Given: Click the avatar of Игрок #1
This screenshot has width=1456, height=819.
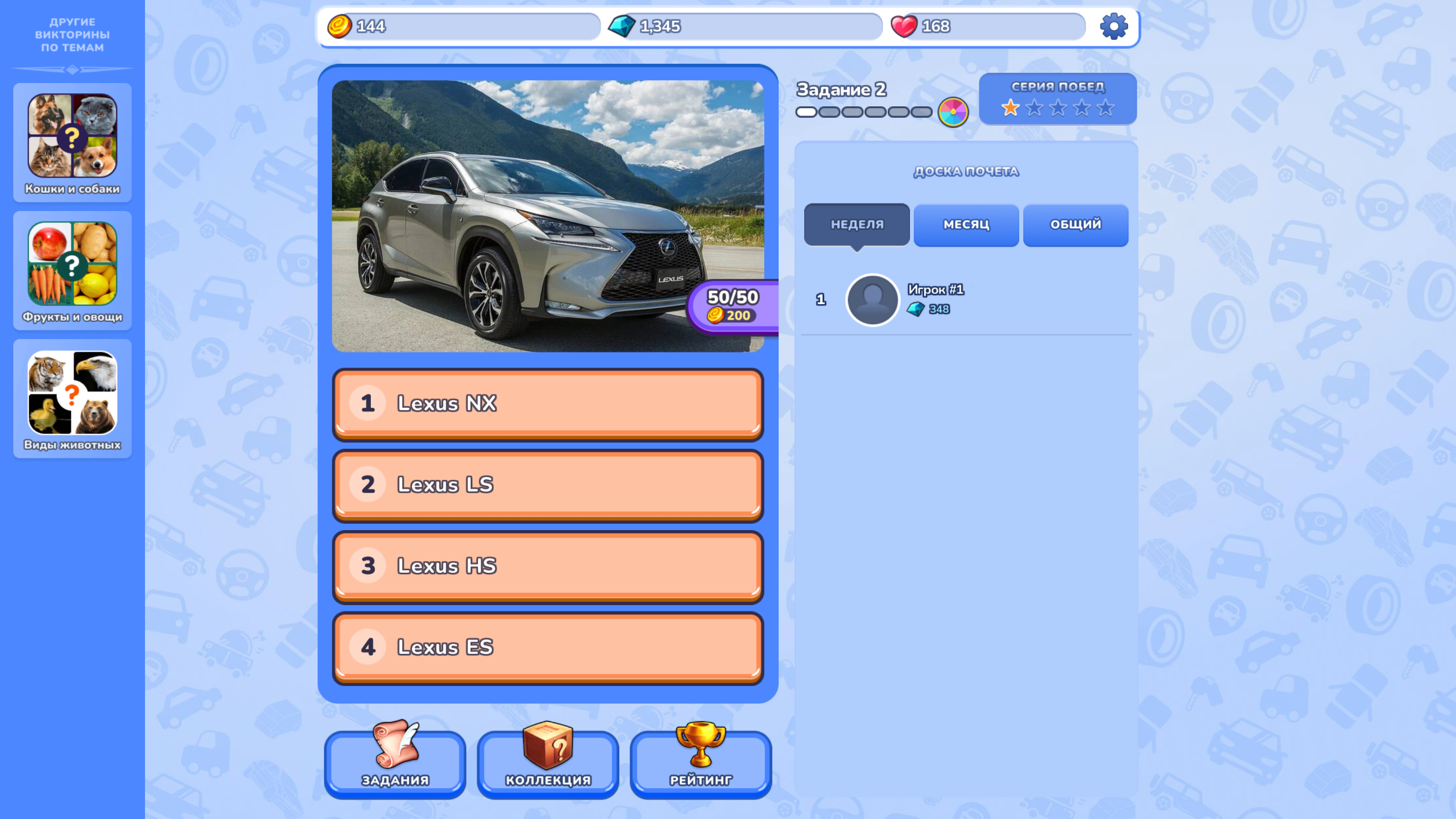Looking at the screenshot, I should 872,300.
